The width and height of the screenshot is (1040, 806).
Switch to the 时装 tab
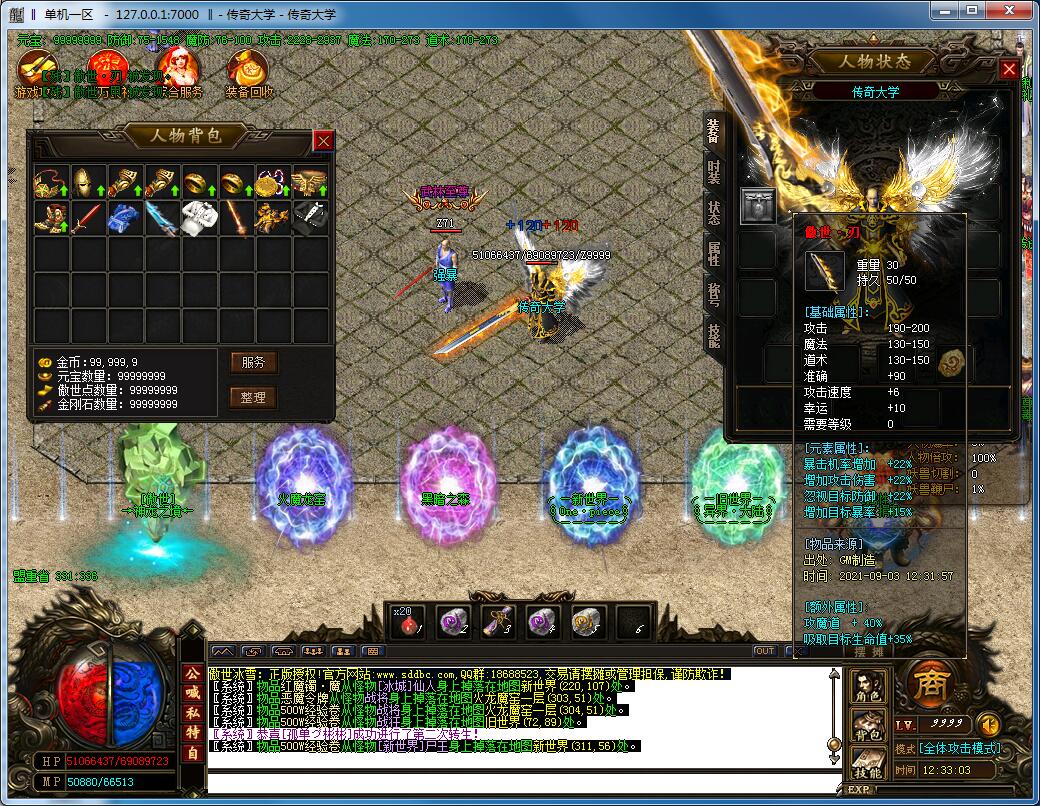point(713,171)
